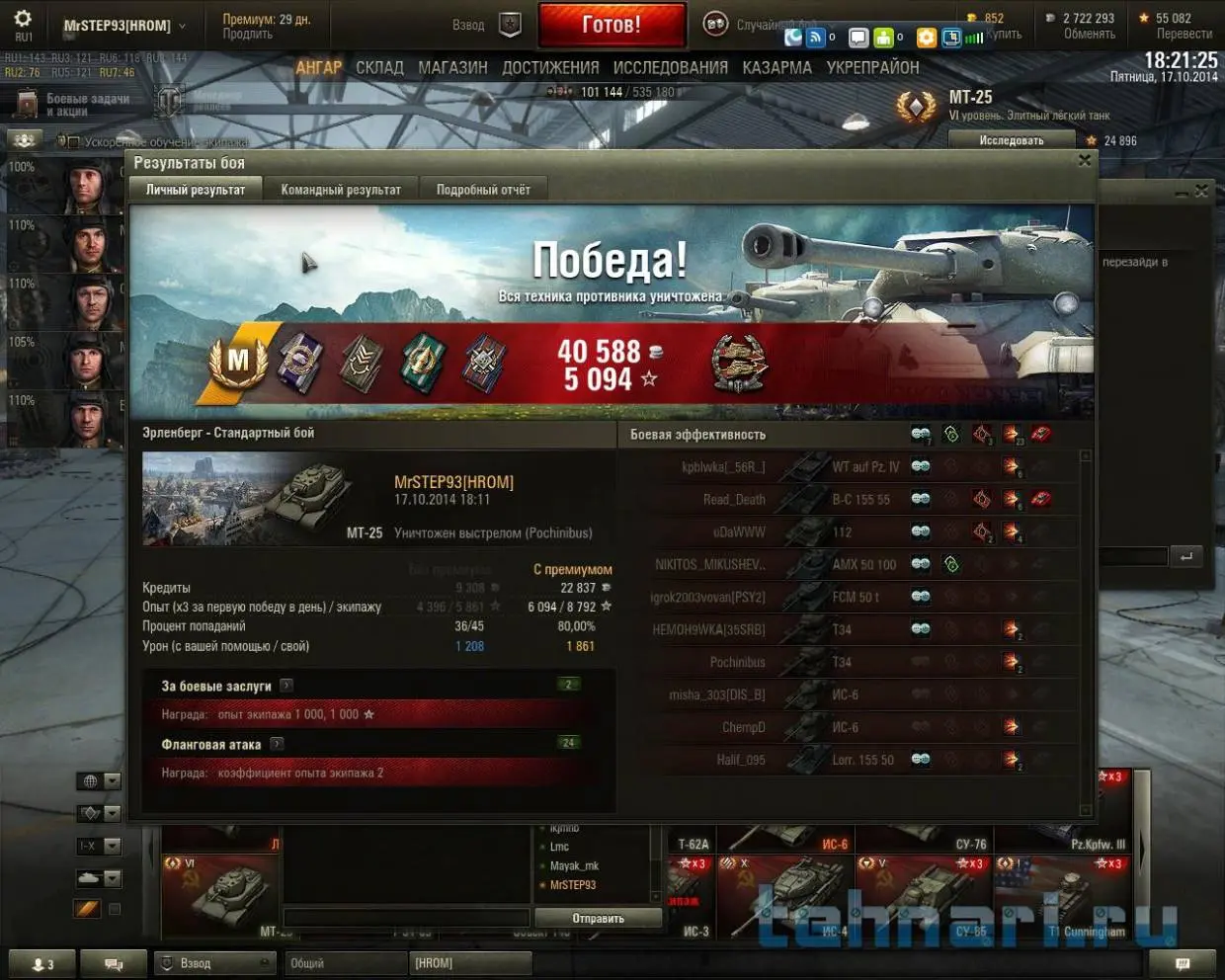The height and width of the screenshot is (980, 1225).
Task: Open the settings gear menu
Action: pyautogui.click(x=23, y=19)
